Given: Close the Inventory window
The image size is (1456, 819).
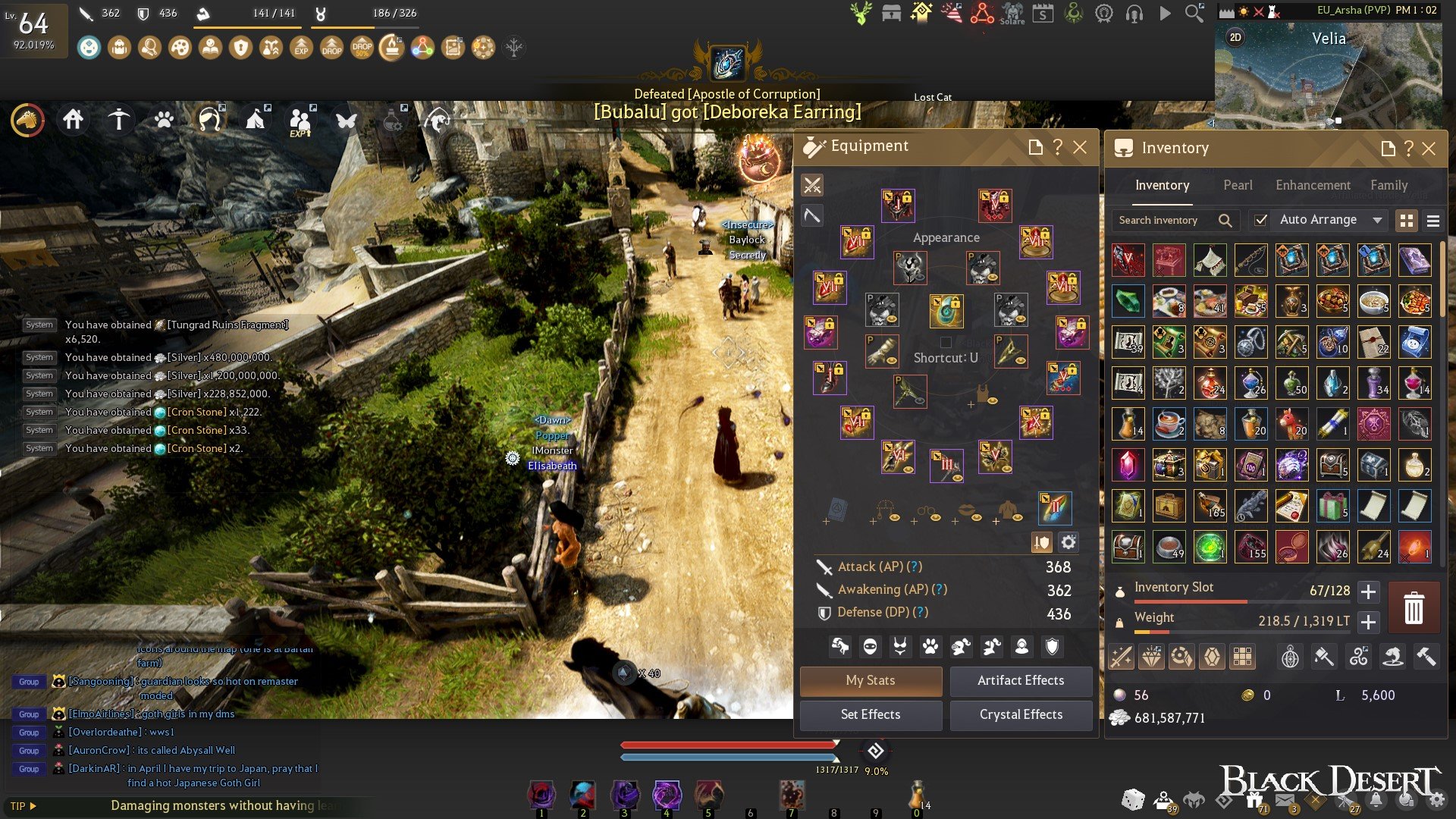Looking at the screenshot, I should coord(1429,149).
